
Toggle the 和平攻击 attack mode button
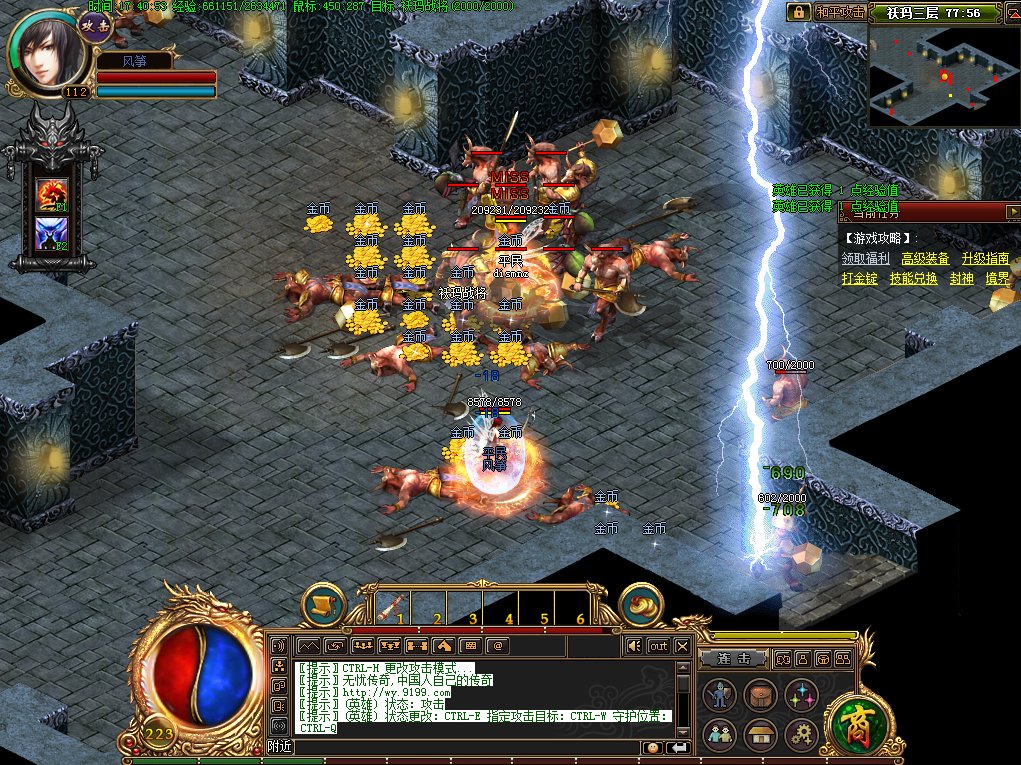[838, 12]
